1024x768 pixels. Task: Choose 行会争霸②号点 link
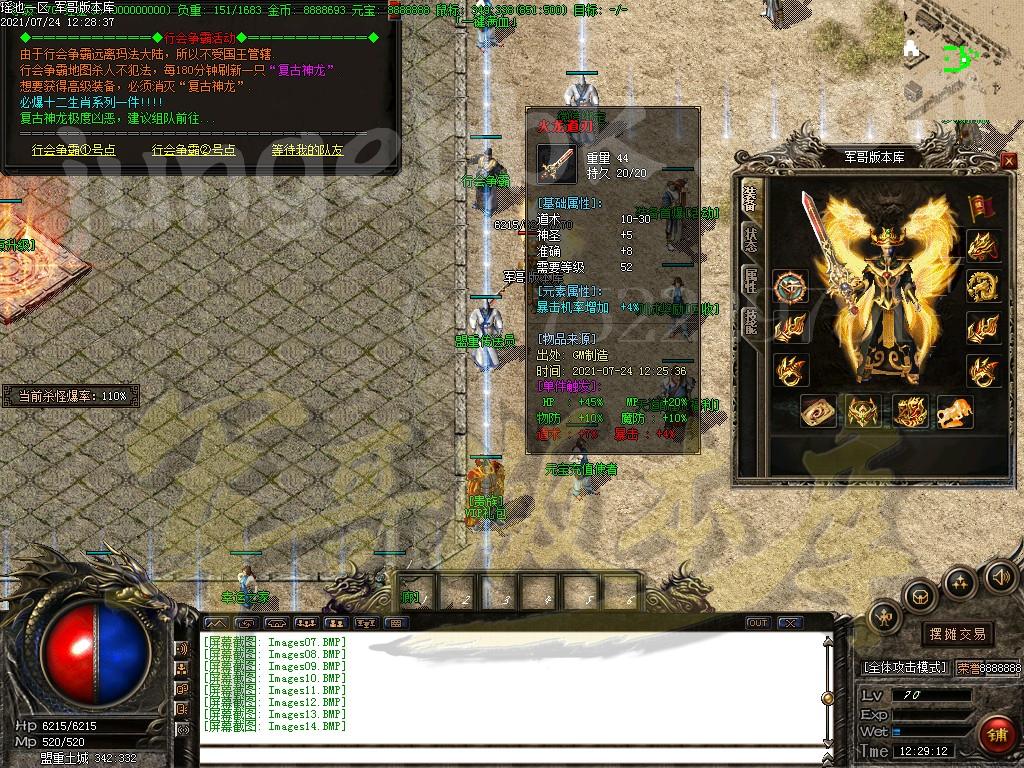(194, 150)
